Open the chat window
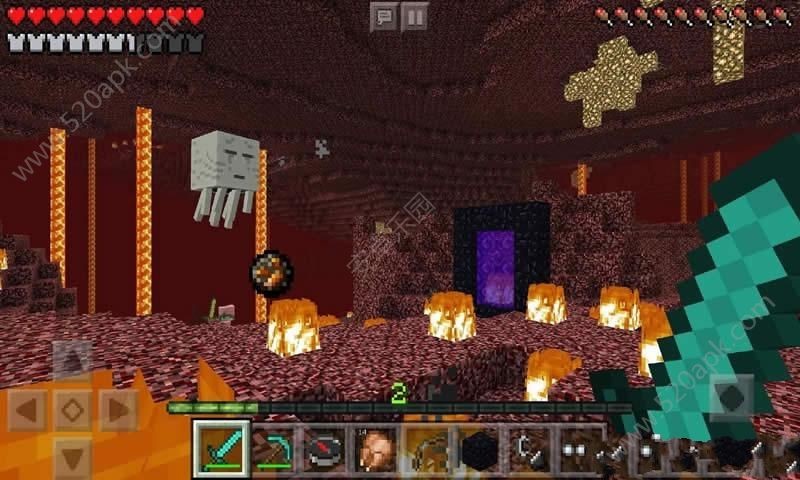800x480 pixels. coord(385,16)
